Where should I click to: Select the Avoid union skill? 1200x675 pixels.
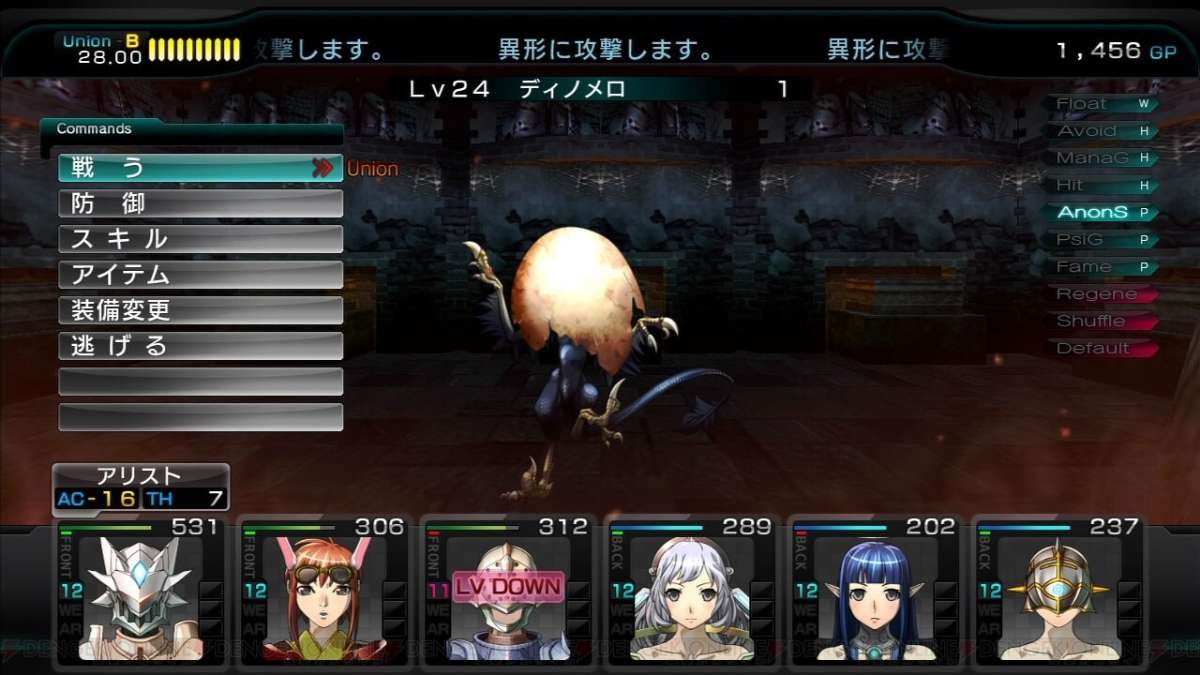pos(1100,131)
